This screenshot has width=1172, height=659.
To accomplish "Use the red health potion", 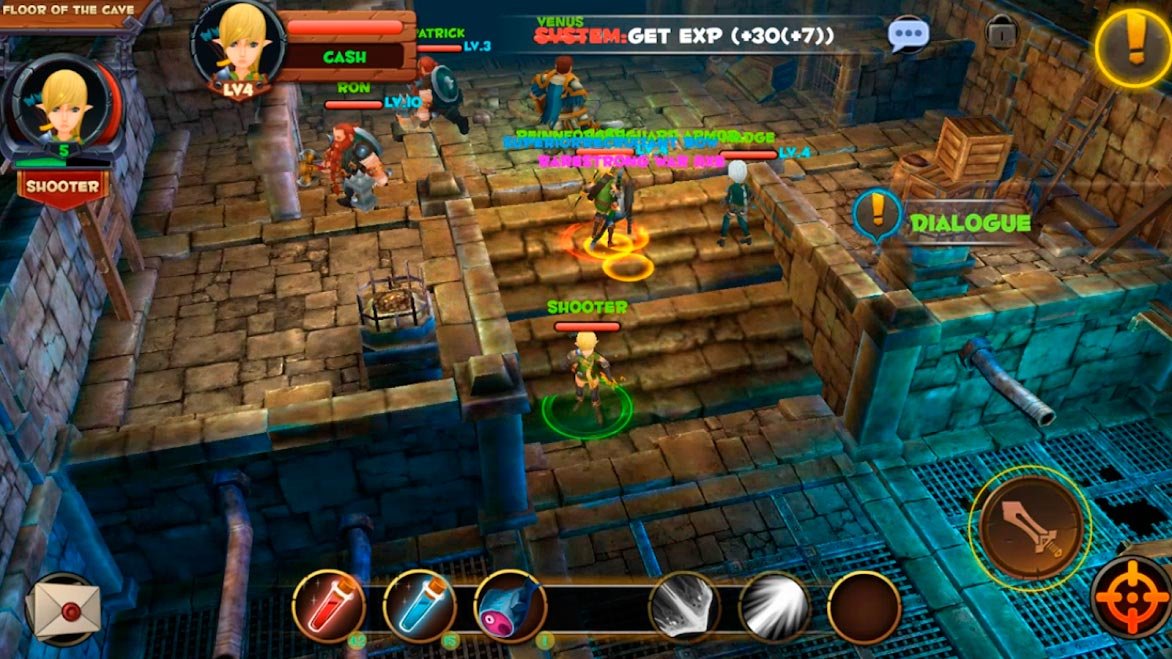I will click(328, 606).
